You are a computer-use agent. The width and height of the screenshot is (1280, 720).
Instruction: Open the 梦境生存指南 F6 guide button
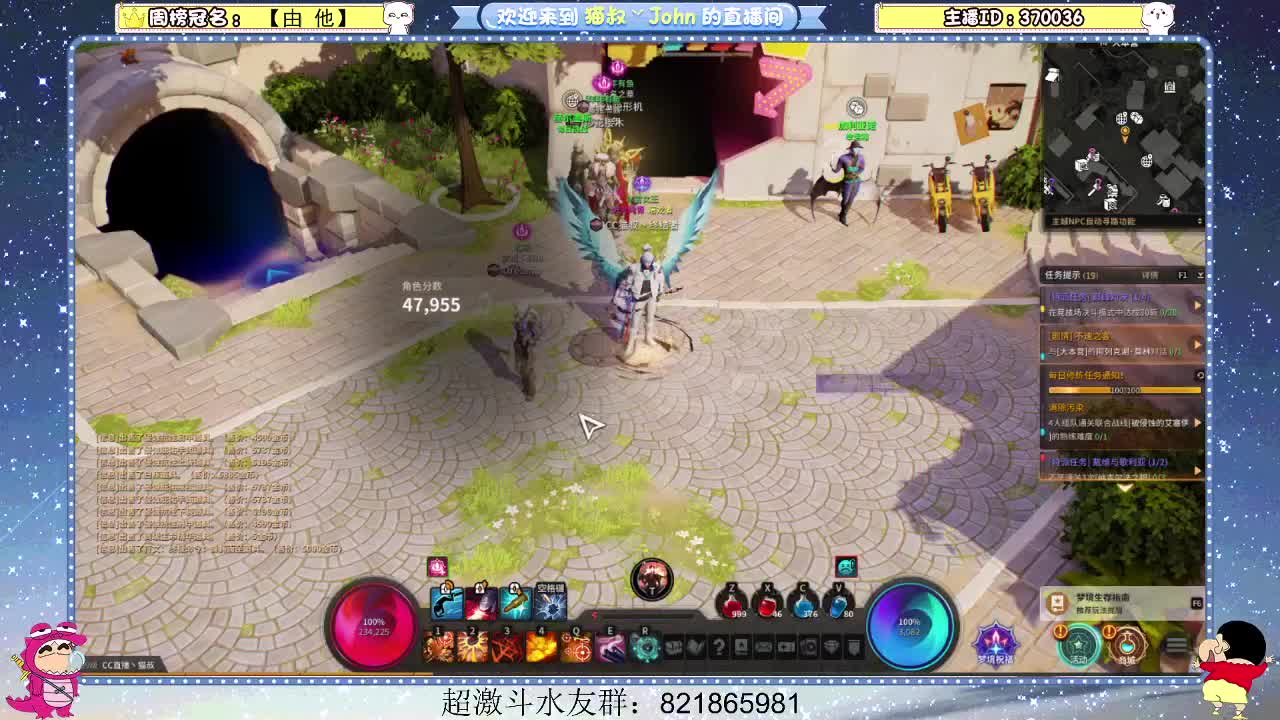pyautogui.click(x=1110, y=600)
